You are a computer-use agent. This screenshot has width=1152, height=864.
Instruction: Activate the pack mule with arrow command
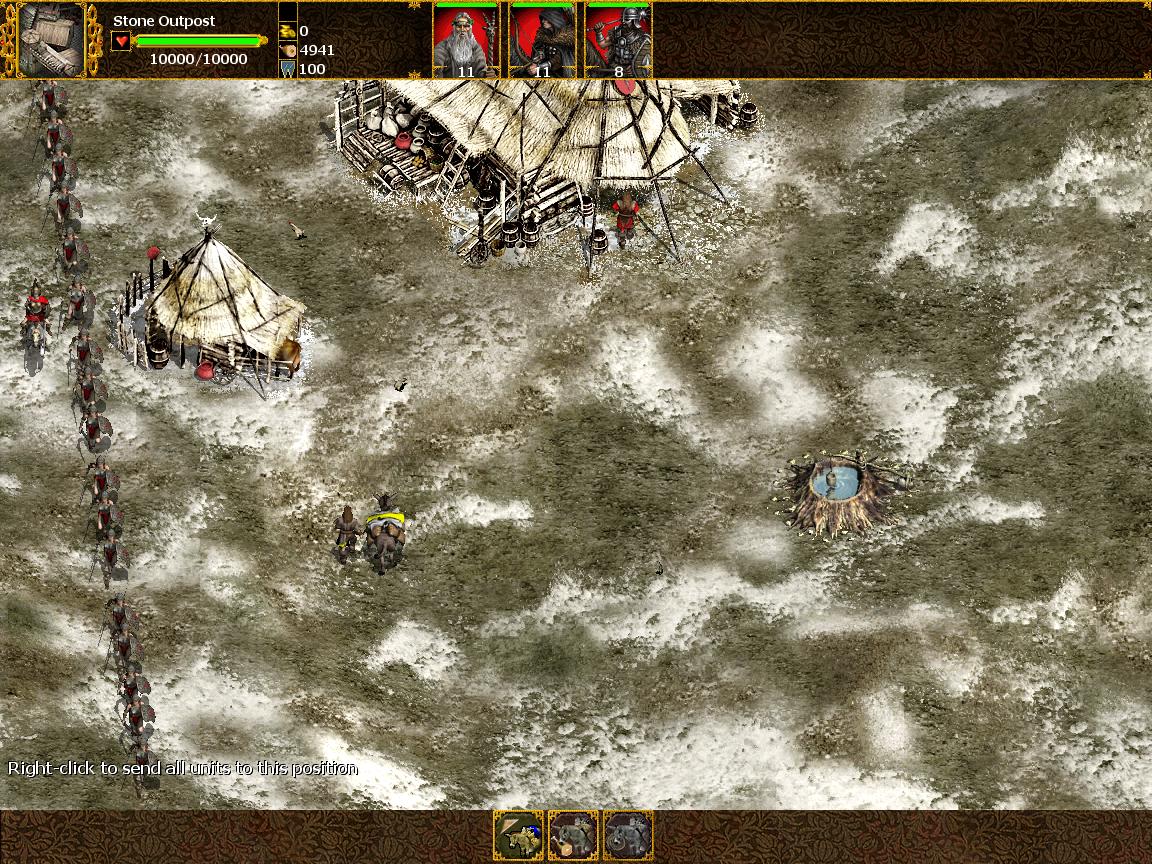click(518, 835)
